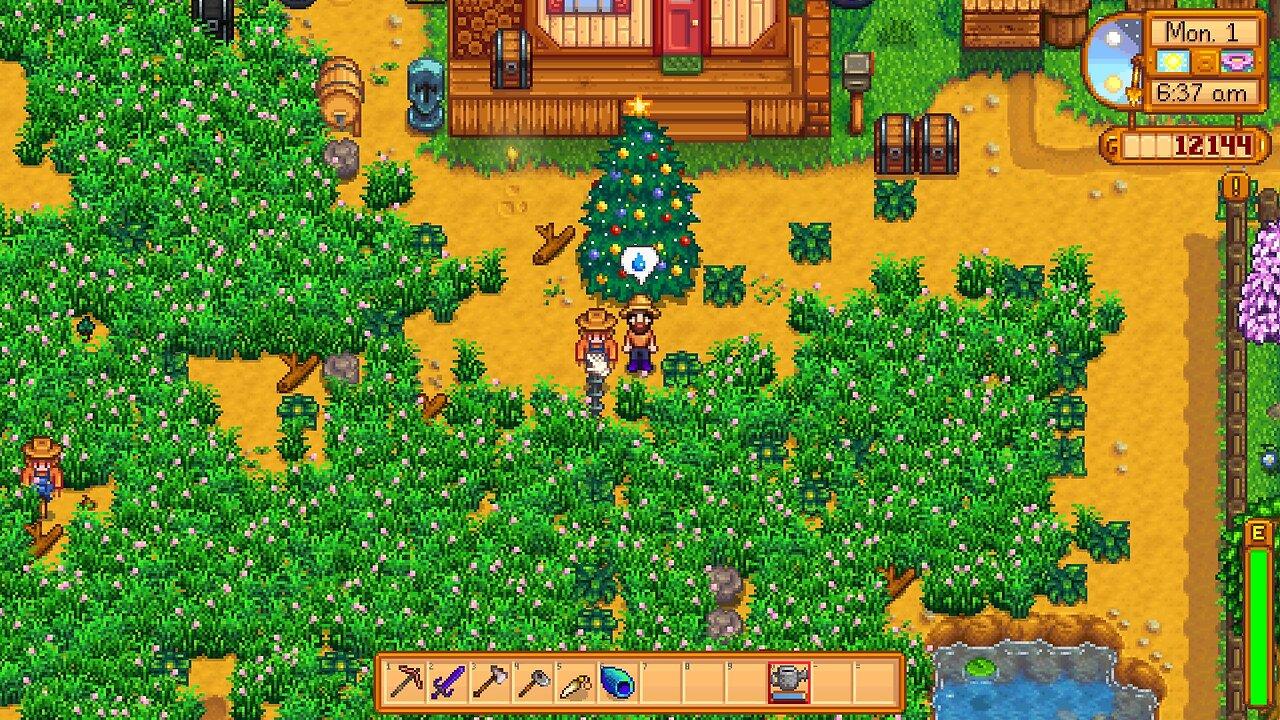
Task: Click the flower season icon beside the weather
Action: (x=1237, y=62)
